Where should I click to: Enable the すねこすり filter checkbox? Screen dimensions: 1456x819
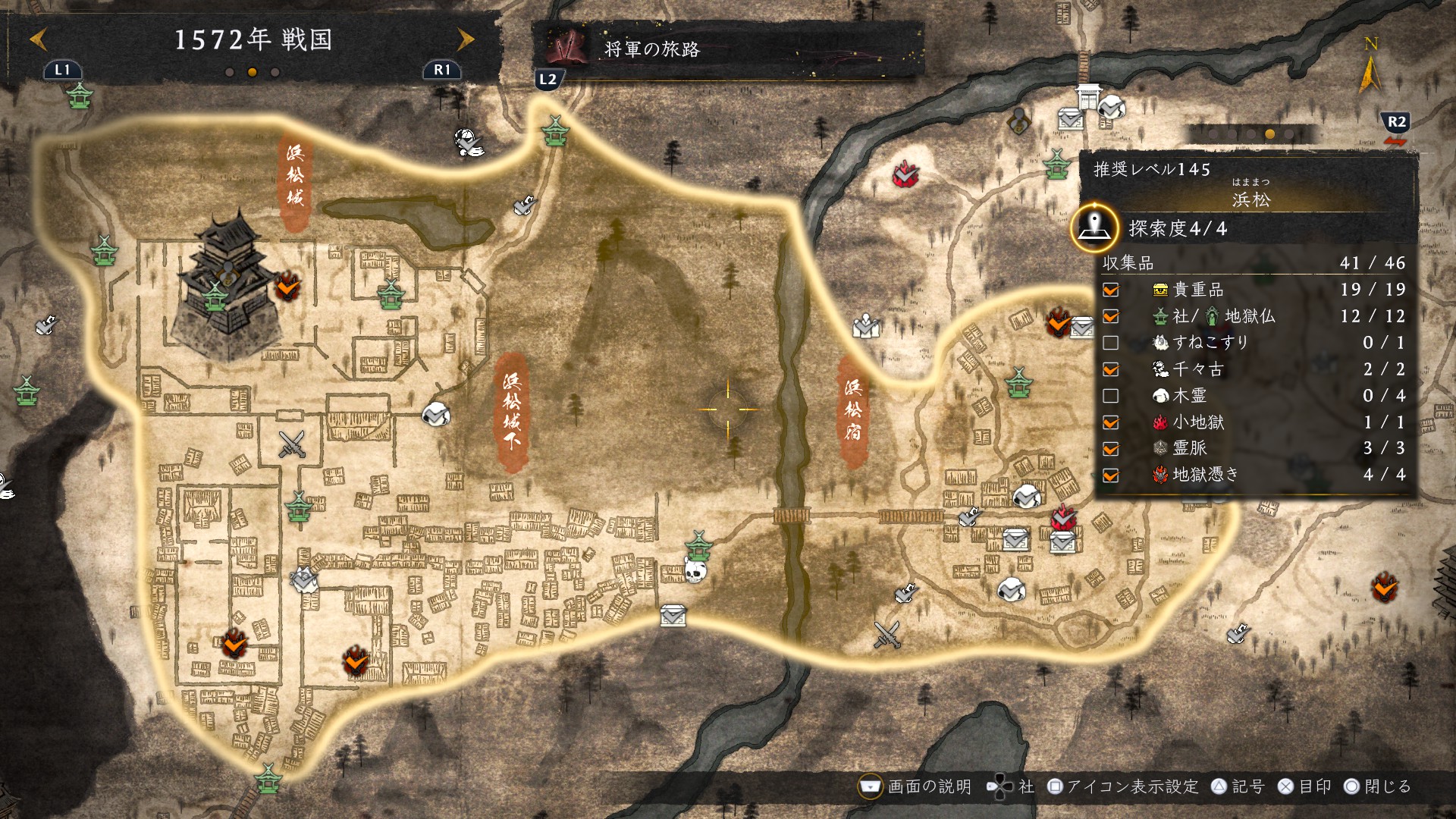tap(1111, 343)
